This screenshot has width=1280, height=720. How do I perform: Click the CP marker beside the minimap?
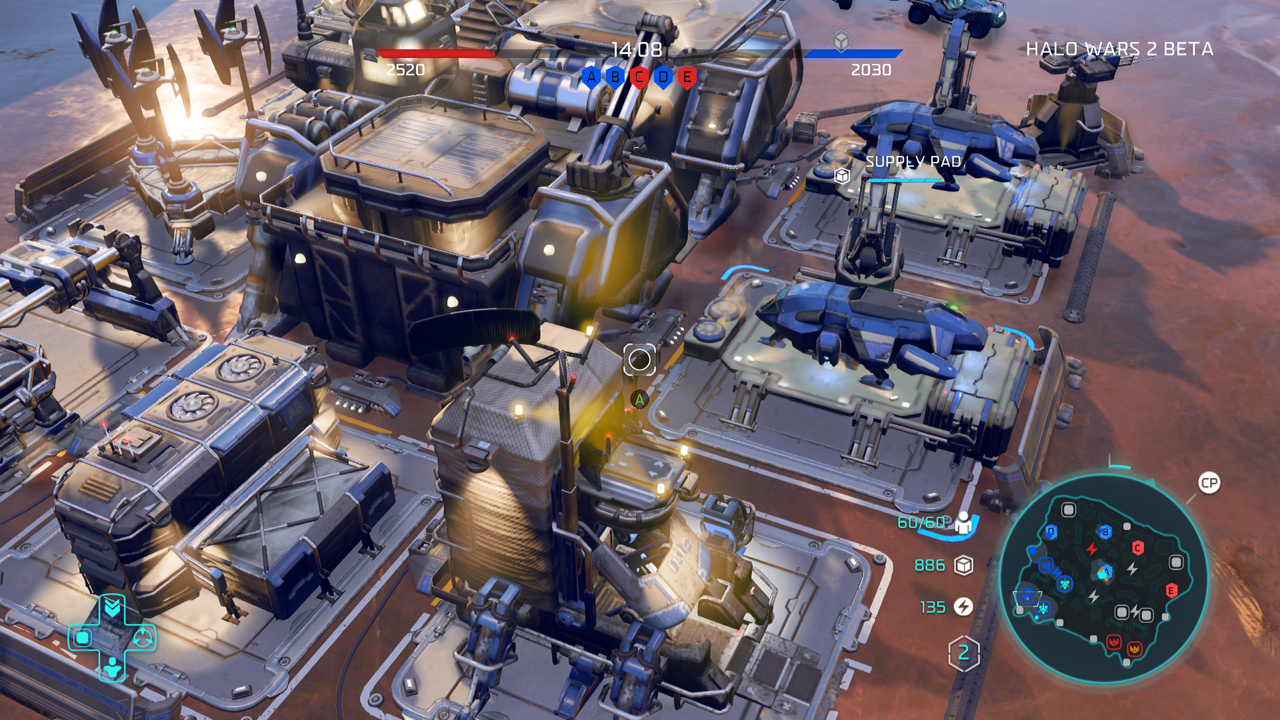[x=1209, y=484]
